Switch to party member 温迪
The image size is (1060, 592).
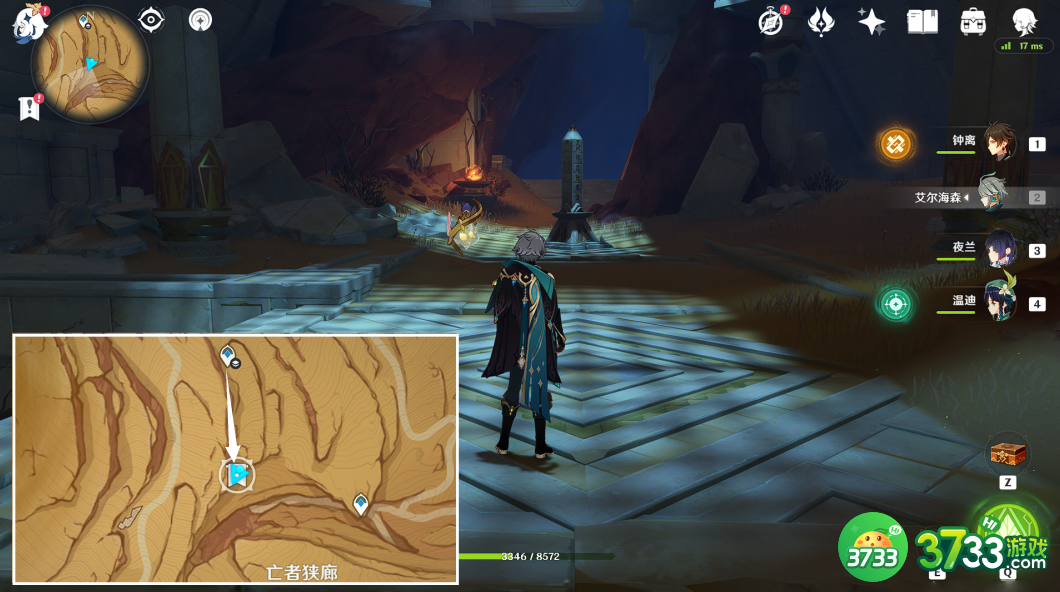pos(998,302)
